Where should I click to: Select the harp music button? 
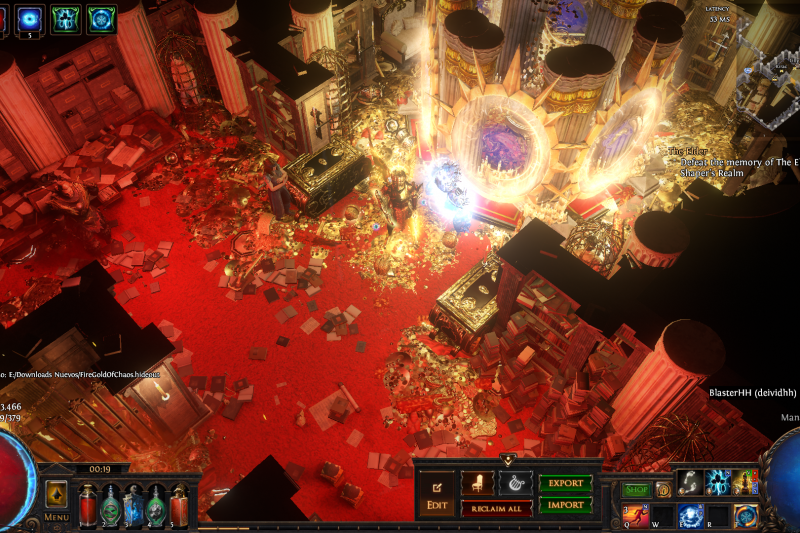coord(515,484)
